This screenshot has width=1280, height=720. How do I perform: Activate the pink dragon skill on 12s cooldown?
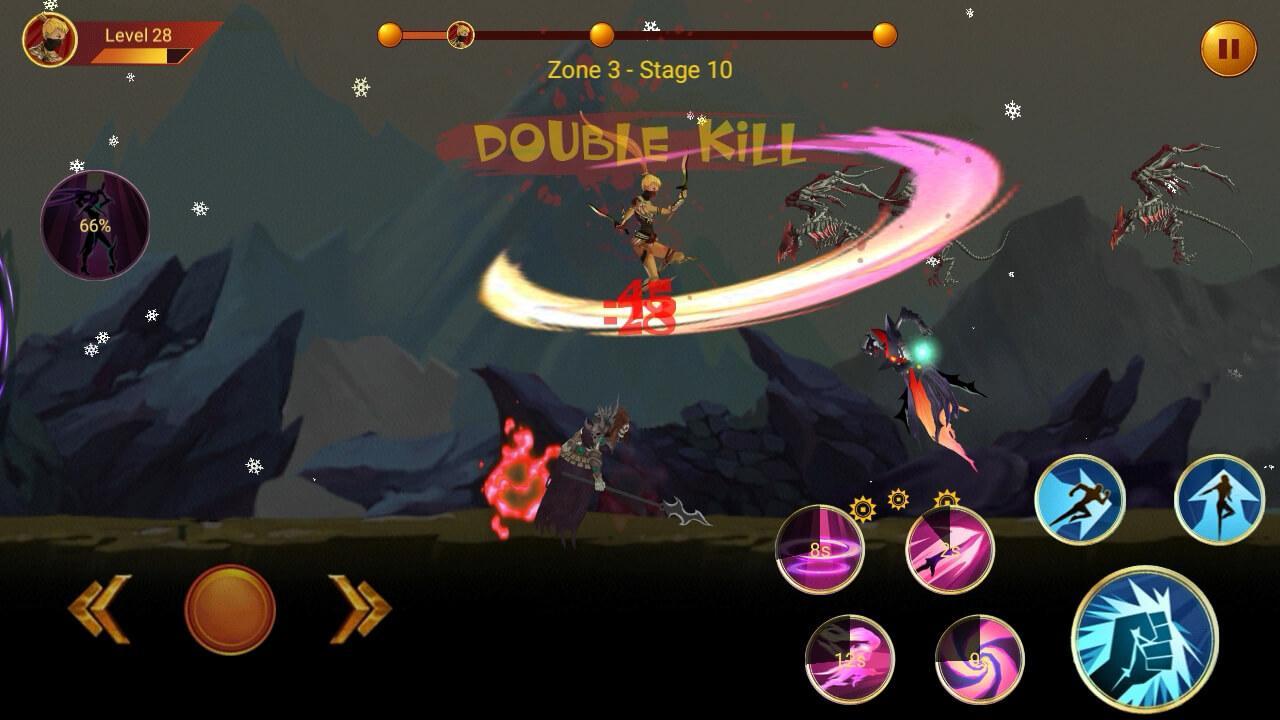pos(850,659)
